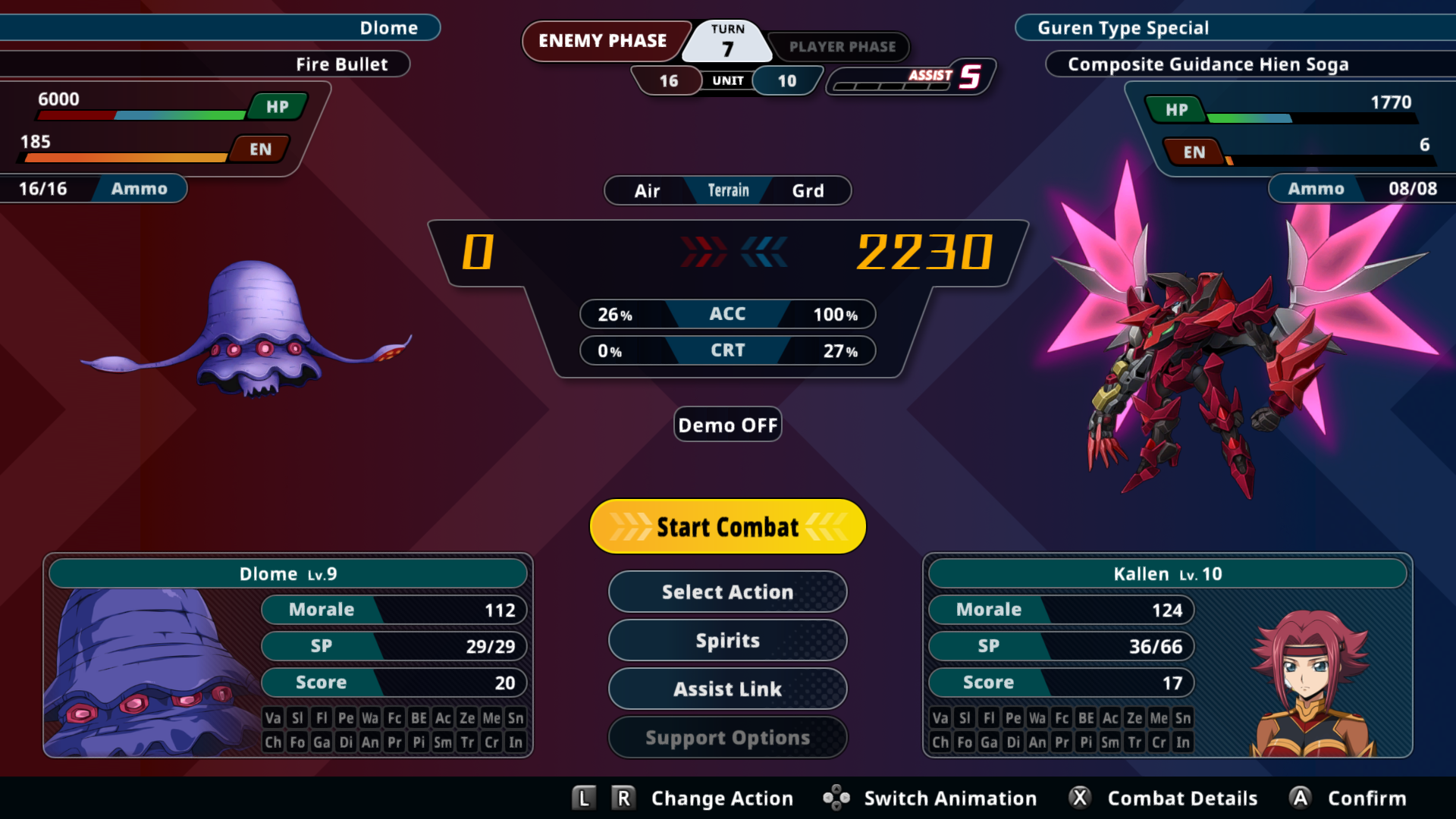Select Kallen's pilot status panel
Viewport: 1456px width, 819px height.
point(1167,656)
